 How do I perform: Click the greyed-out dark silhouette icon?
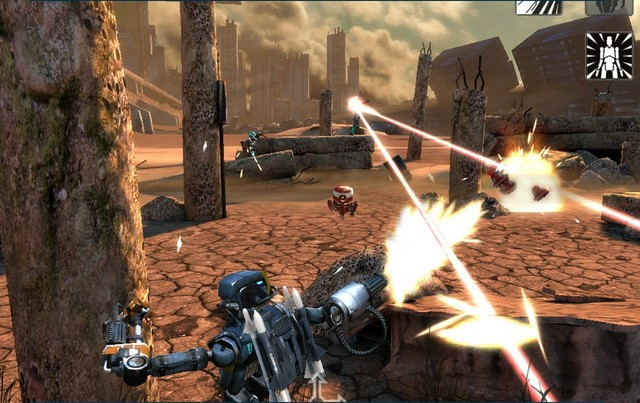click(608, 7)
